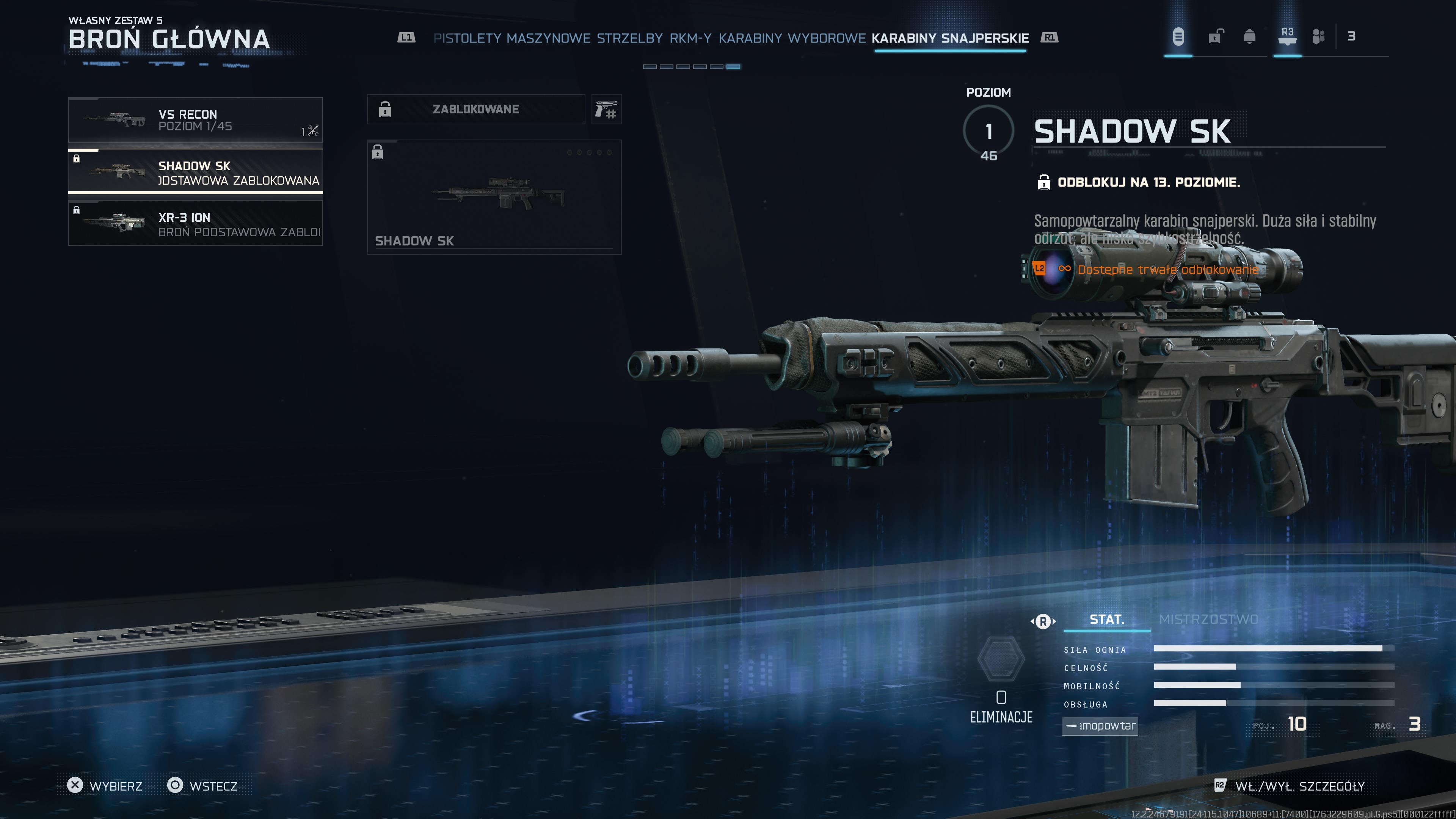Choose the locked Shadow SK row in weapon list
The image size is (1456, 819).
(x=195, y=172)
